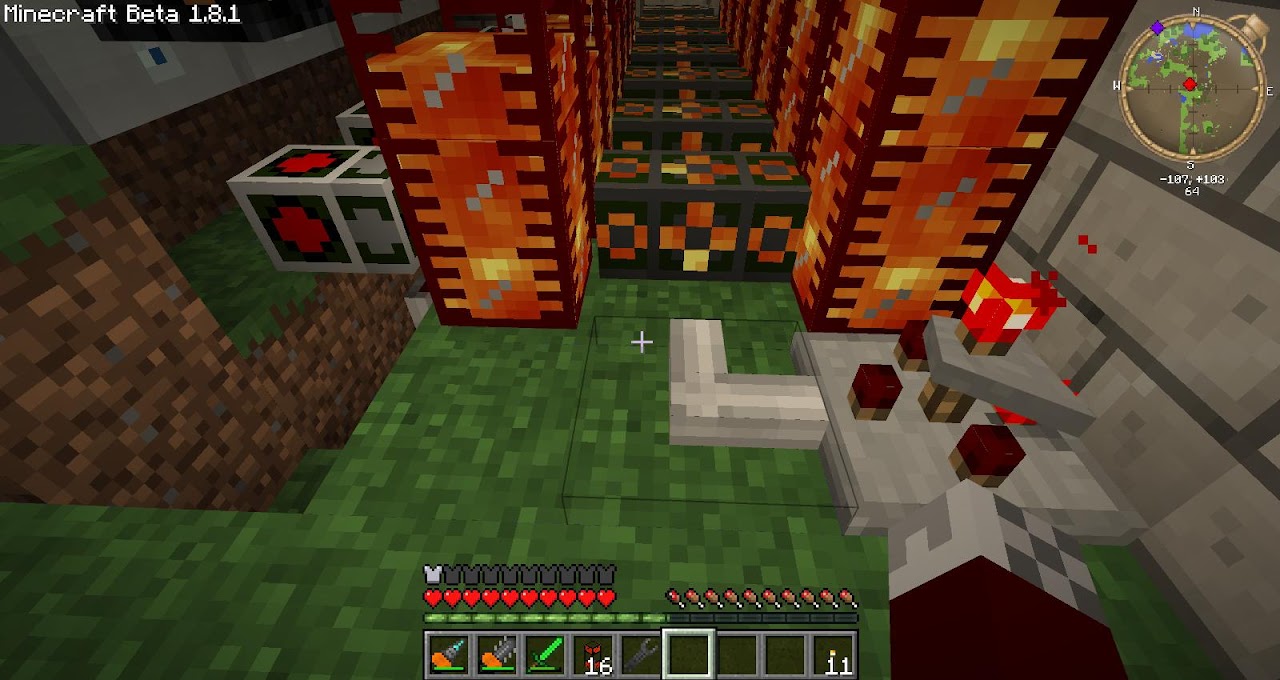Select the red block stack of 16
1280x680 pixels.
pyautogui.click(x=593, y=654)
